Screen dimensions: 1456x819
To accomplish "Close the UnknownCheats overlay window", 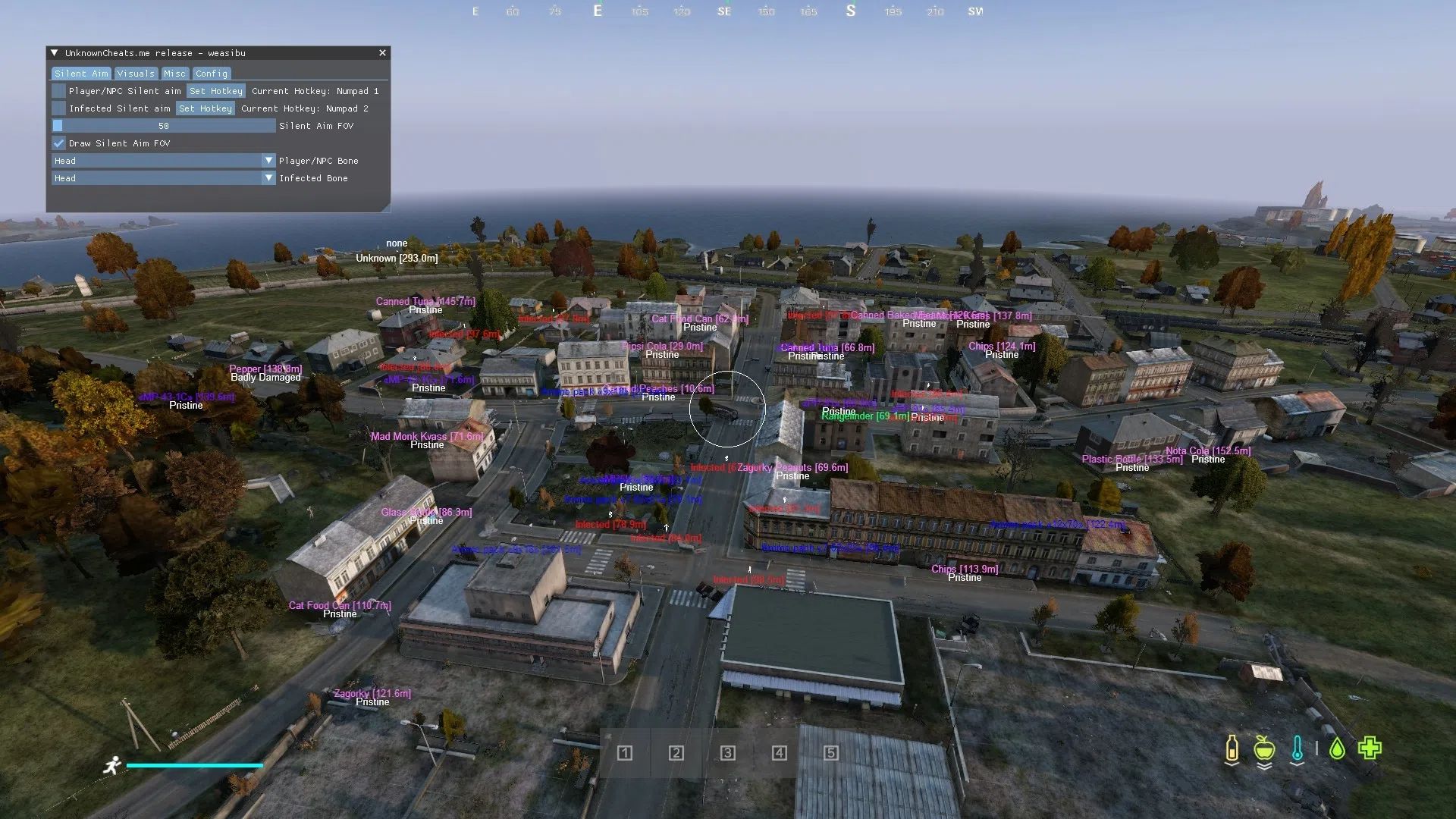I will tap(382, 53).
